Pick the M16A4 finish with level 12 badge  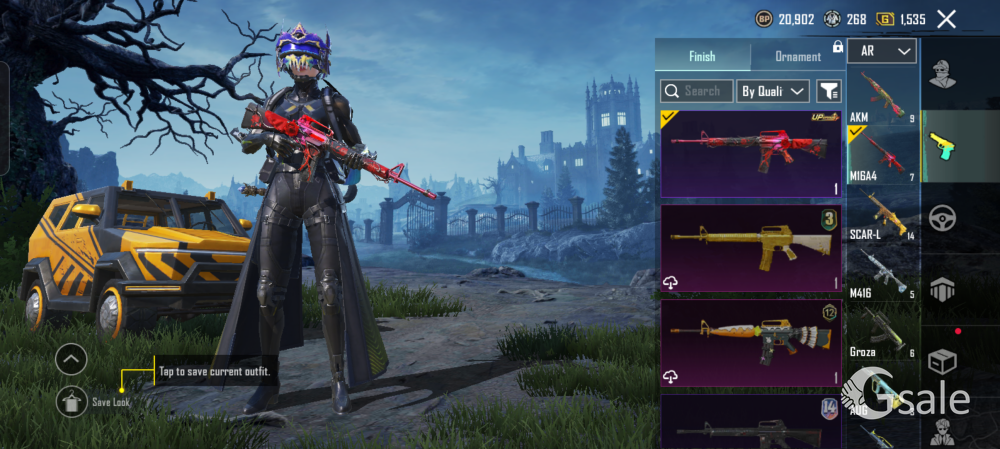(751, 343)
